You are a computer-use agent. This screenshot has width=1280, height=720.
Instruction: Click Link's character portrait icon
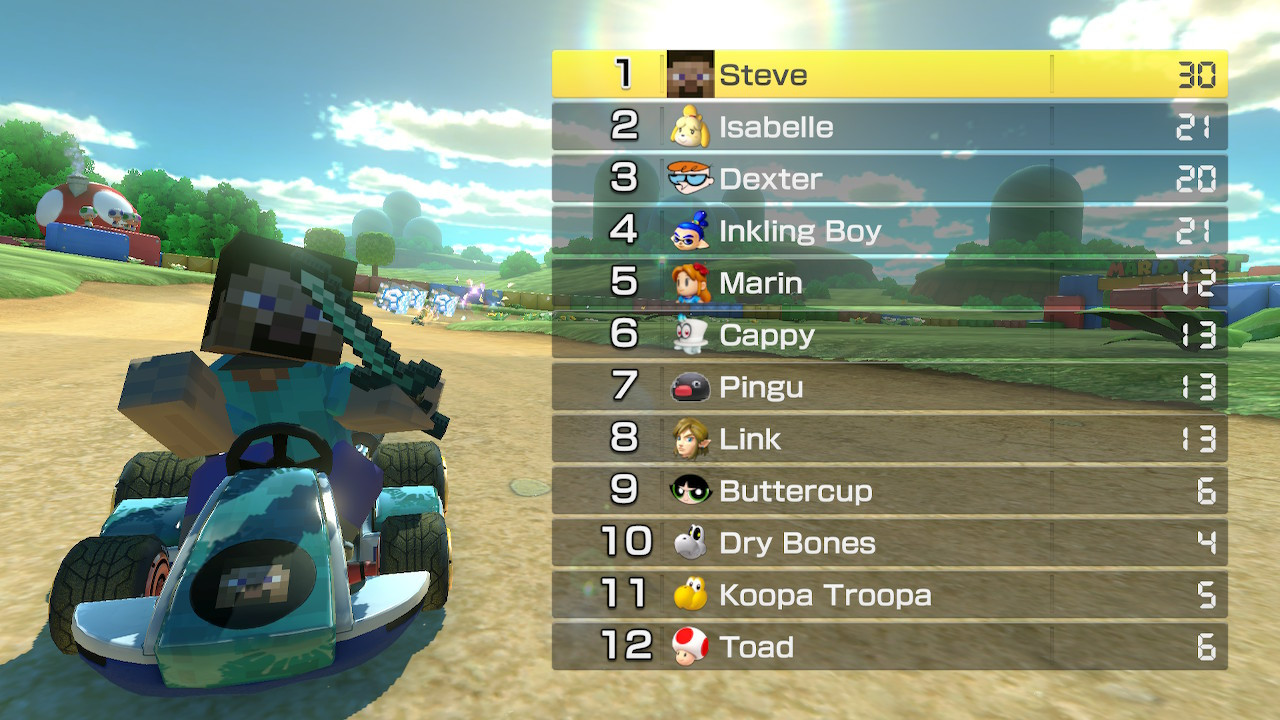(x=691, y=439)
